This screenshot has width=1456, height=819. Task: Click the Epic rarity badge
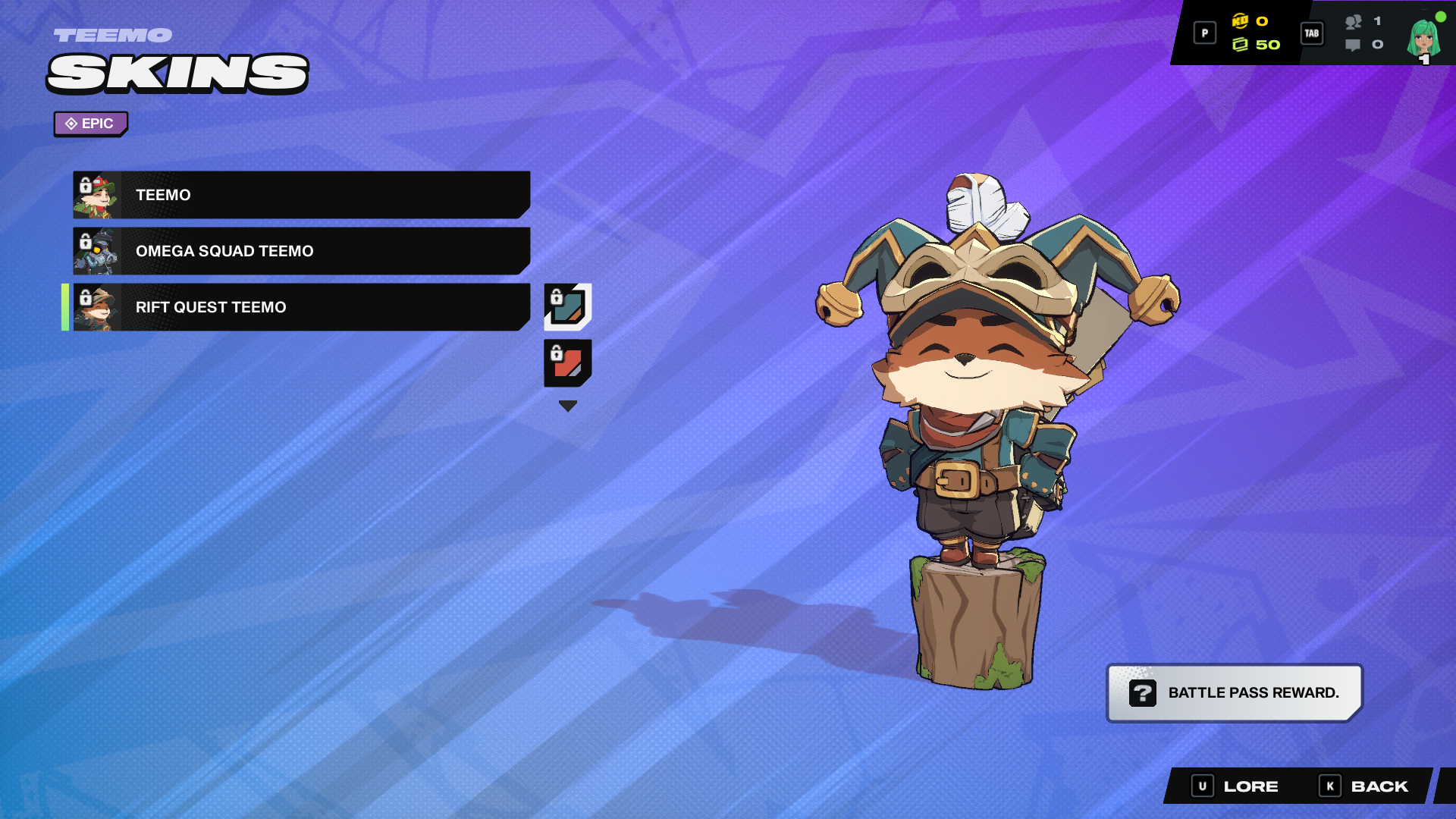[x=90, y=124]
